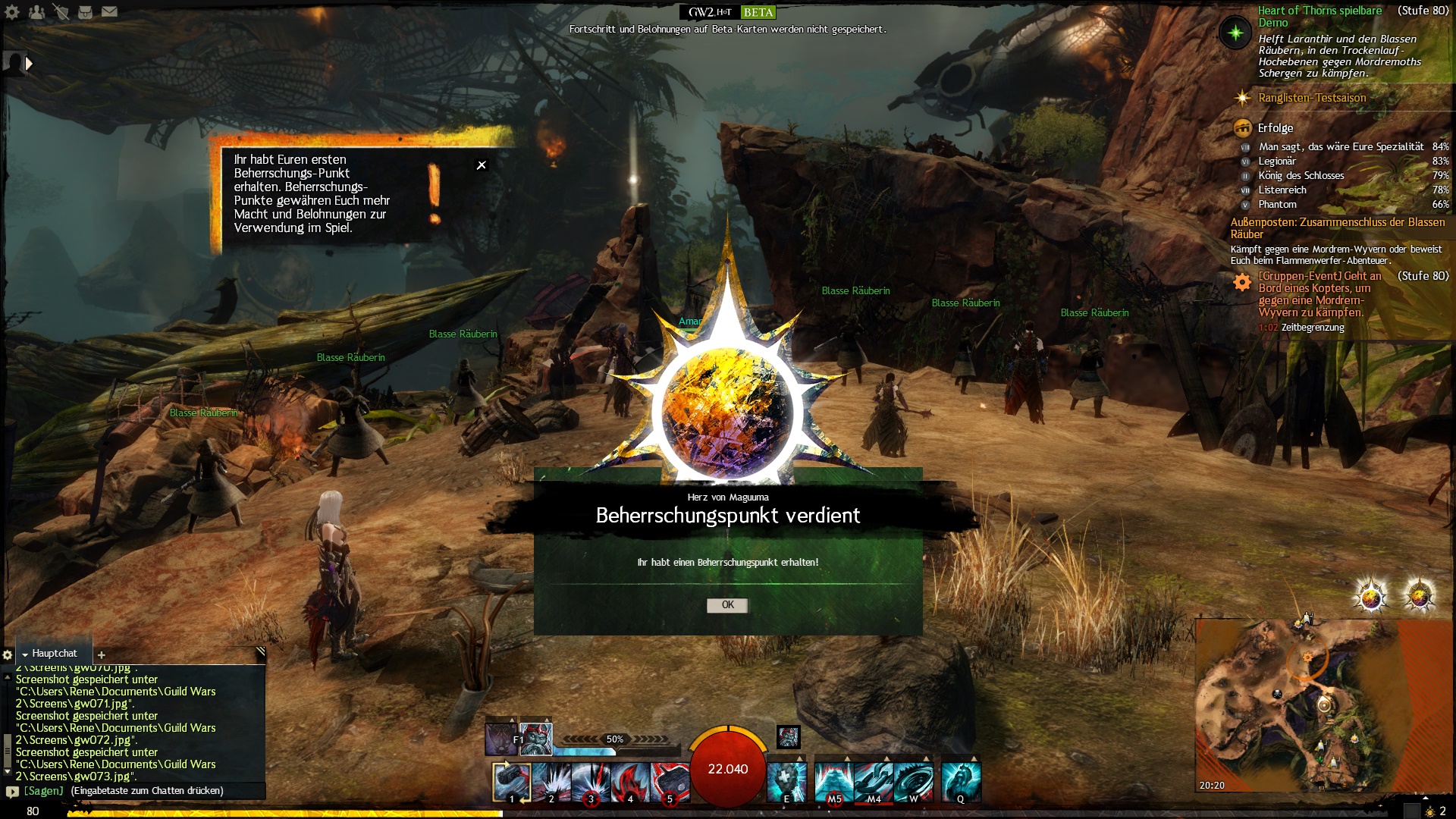Screen dimensions: 1456x819
Task: Use the F1 legend swap skill
Action: 501,739
